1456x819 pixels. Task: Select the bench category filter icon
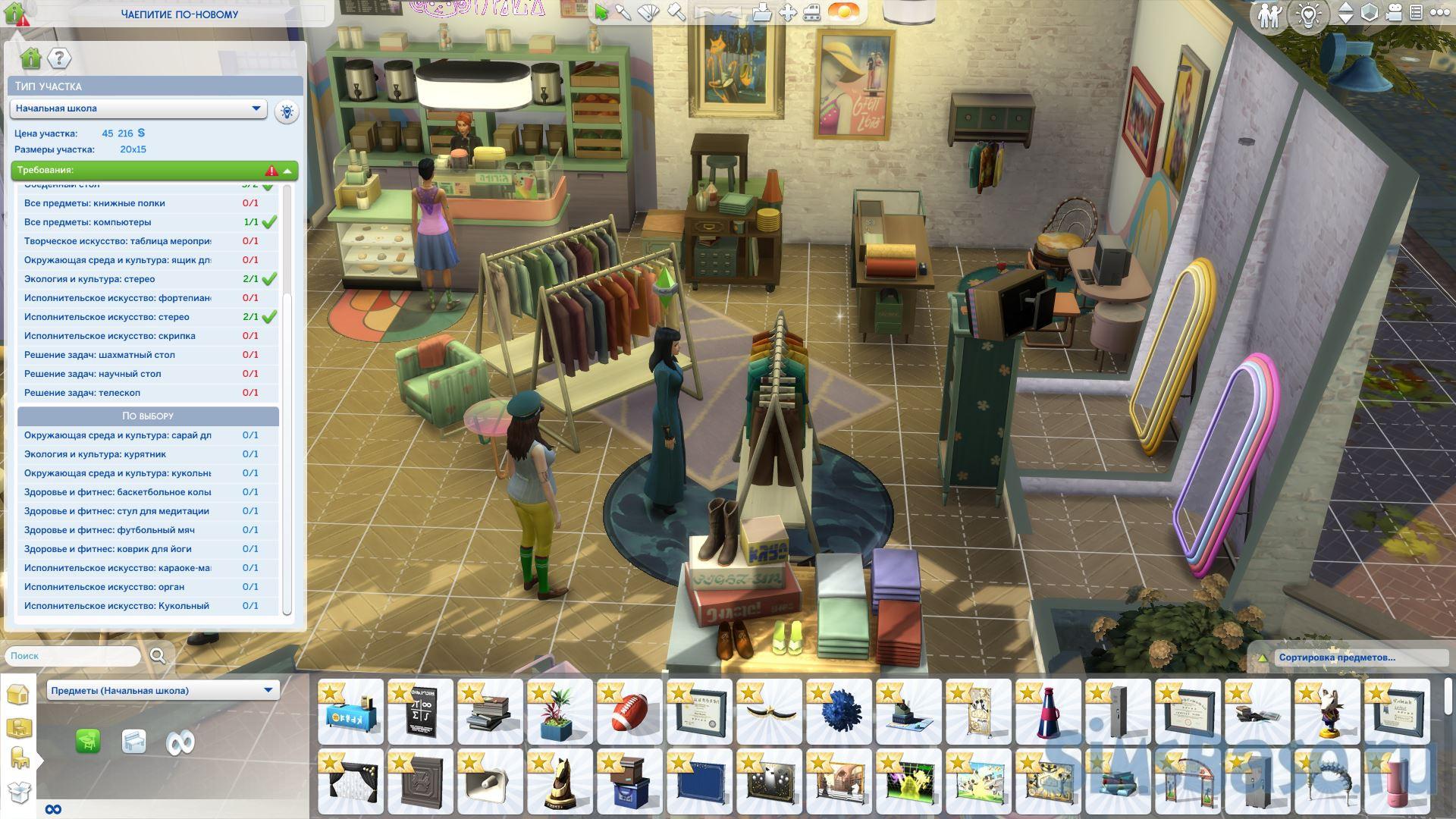[133, 741]
